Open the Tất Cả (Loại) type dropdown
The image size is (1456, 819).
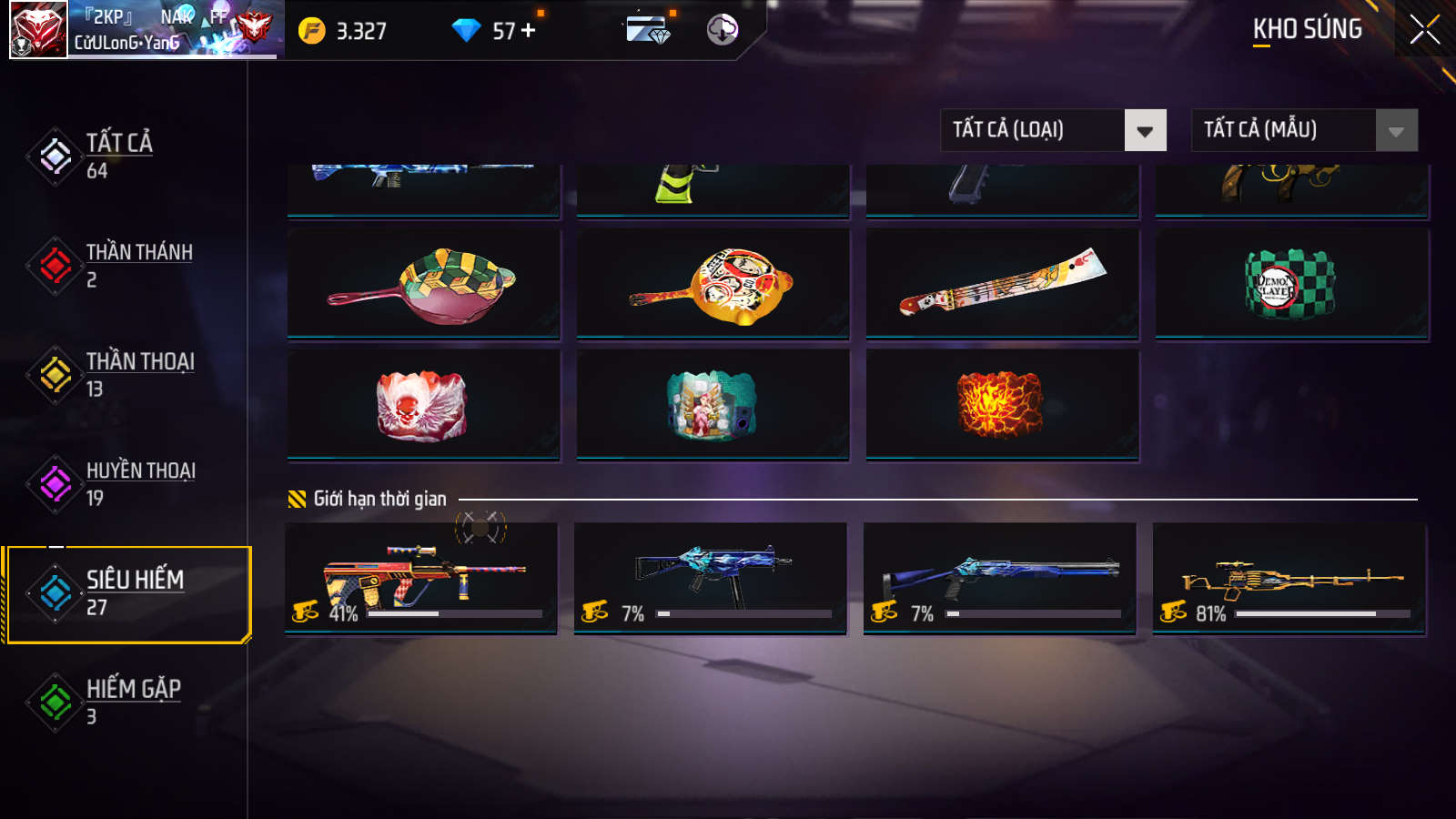(x=1053, y=130)
